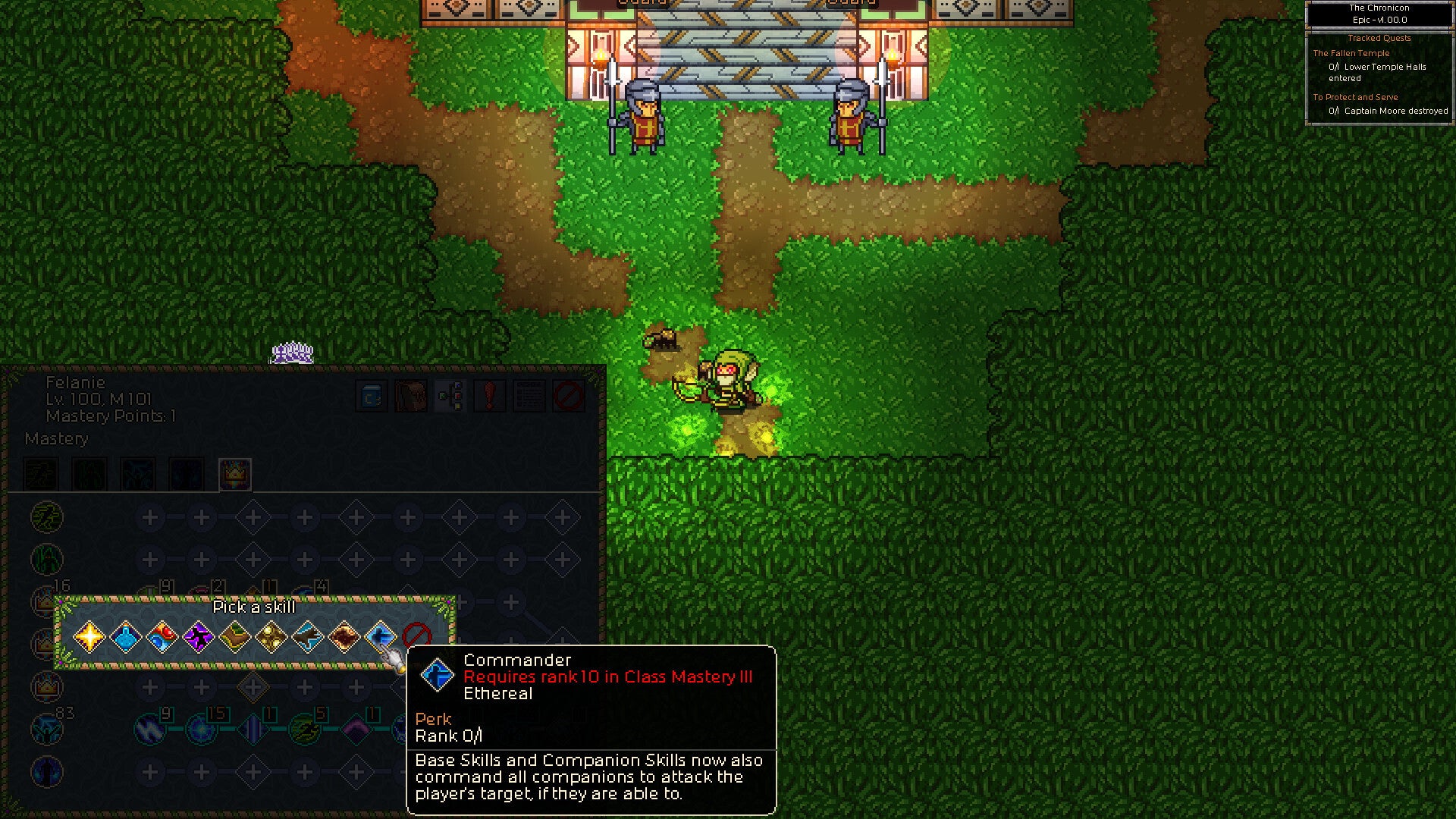Viewport: 1456px width, 819px height.
Task: Choose the green and brown terrain skill
Action: click(x=234, y=637)
